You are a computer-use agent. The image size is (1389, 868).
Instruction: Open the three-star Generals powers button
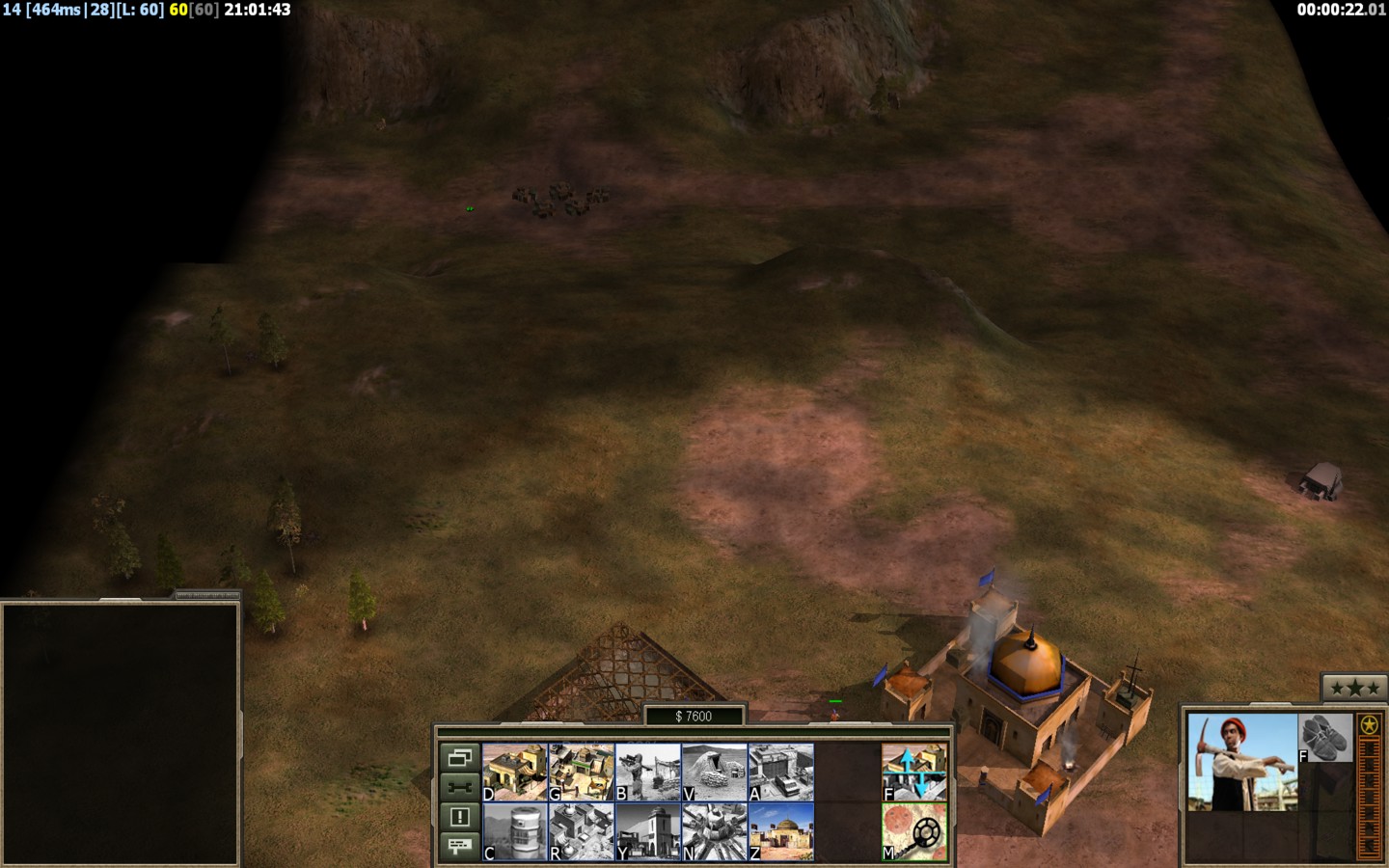click(1354, 688)
